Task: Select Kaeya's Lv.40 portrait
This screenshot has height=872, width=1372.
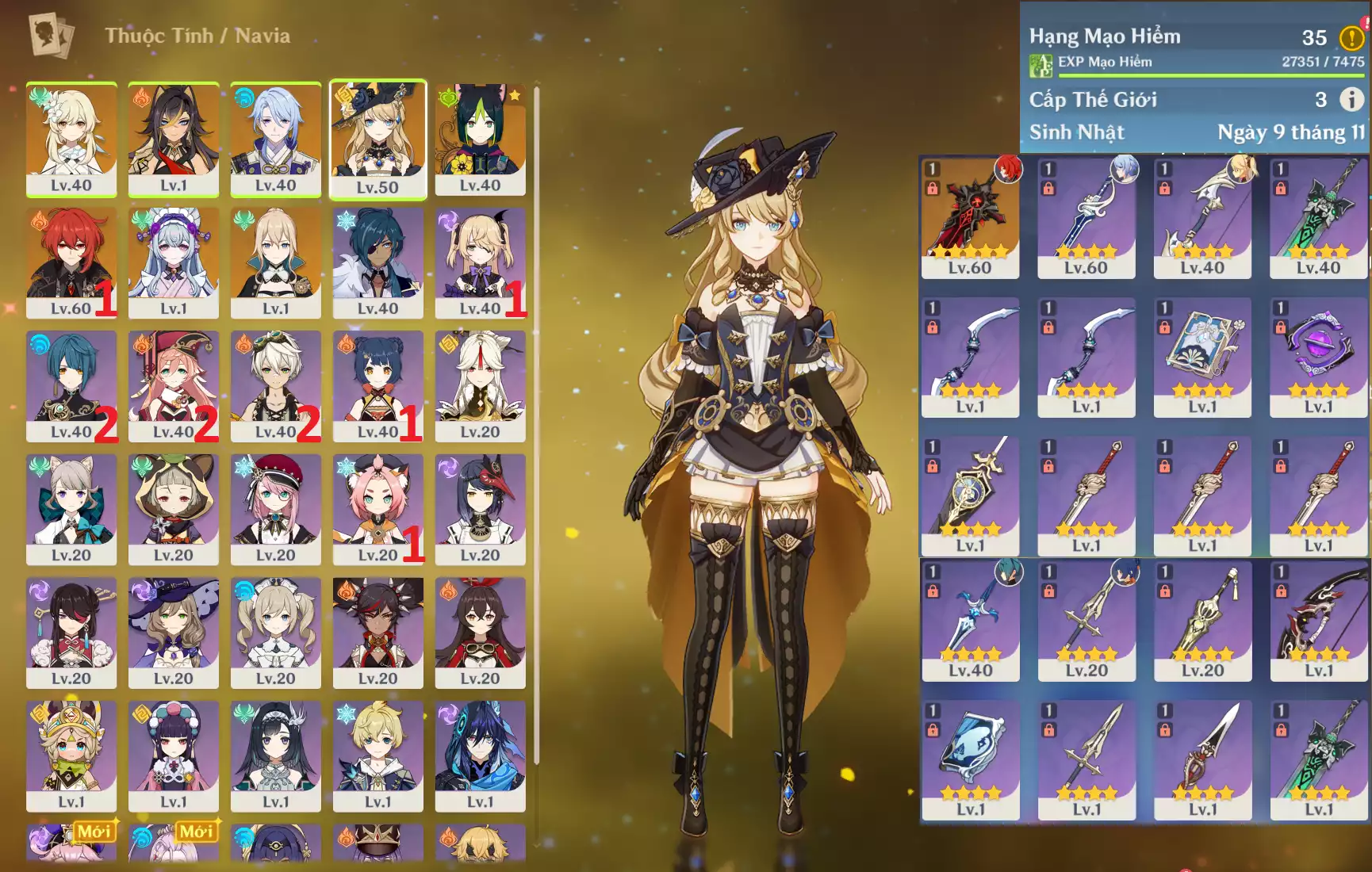Action: (377, 262)
